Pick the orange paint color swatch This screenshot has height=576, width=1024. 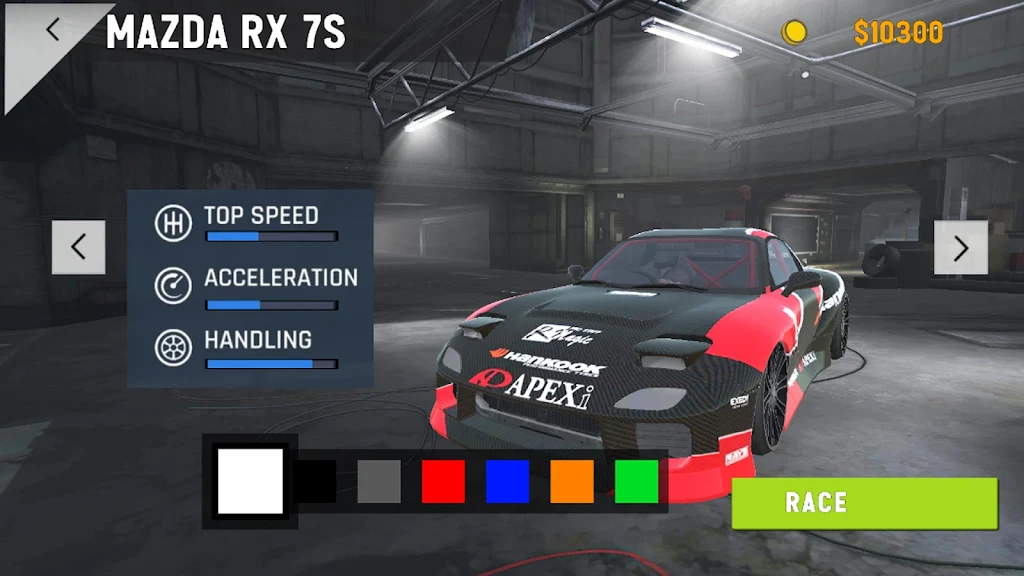pyautogui.click(x=571, y=481)
